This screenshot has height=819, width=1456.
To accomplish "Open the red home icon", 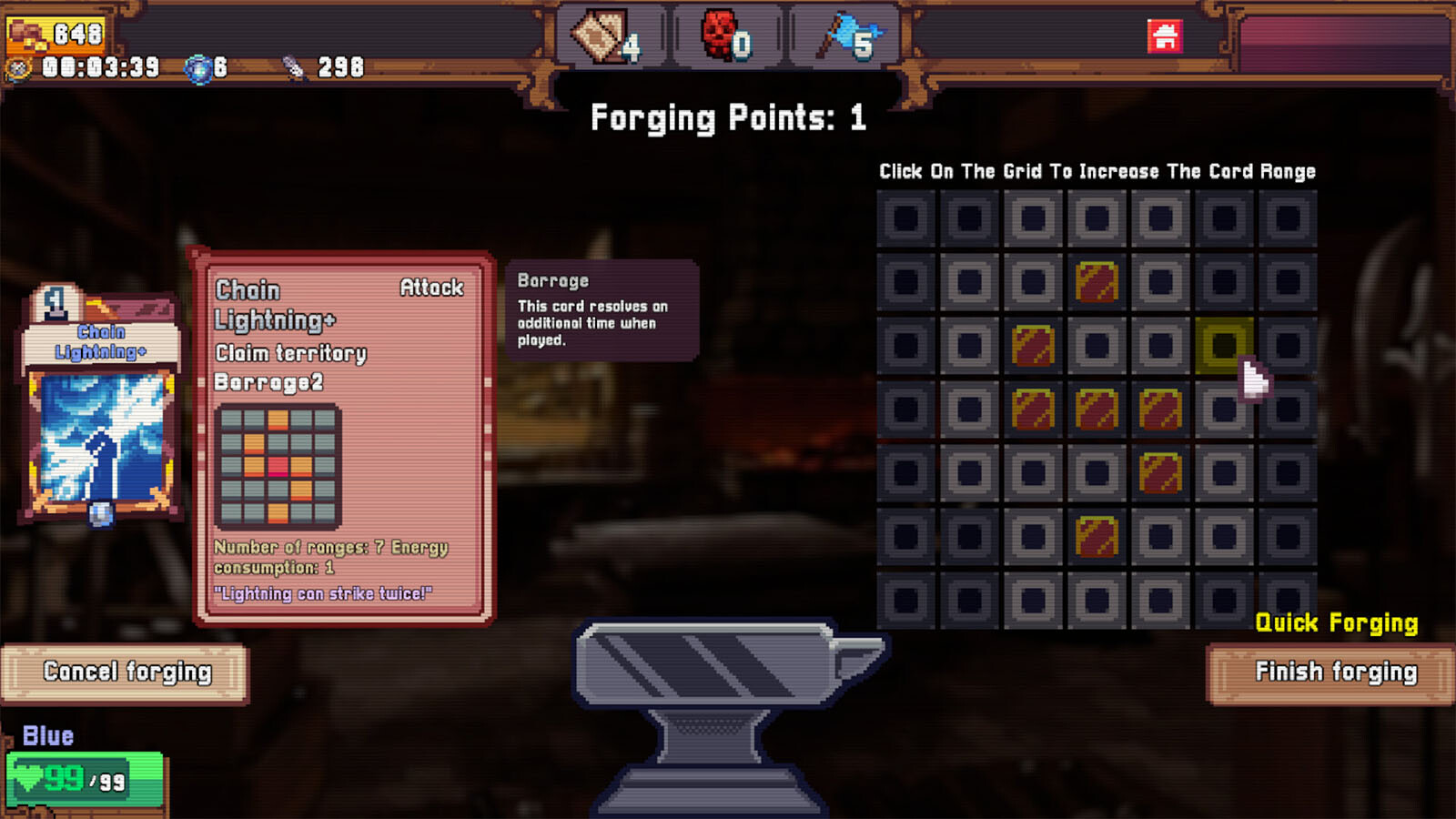I will pos(1164,37).
